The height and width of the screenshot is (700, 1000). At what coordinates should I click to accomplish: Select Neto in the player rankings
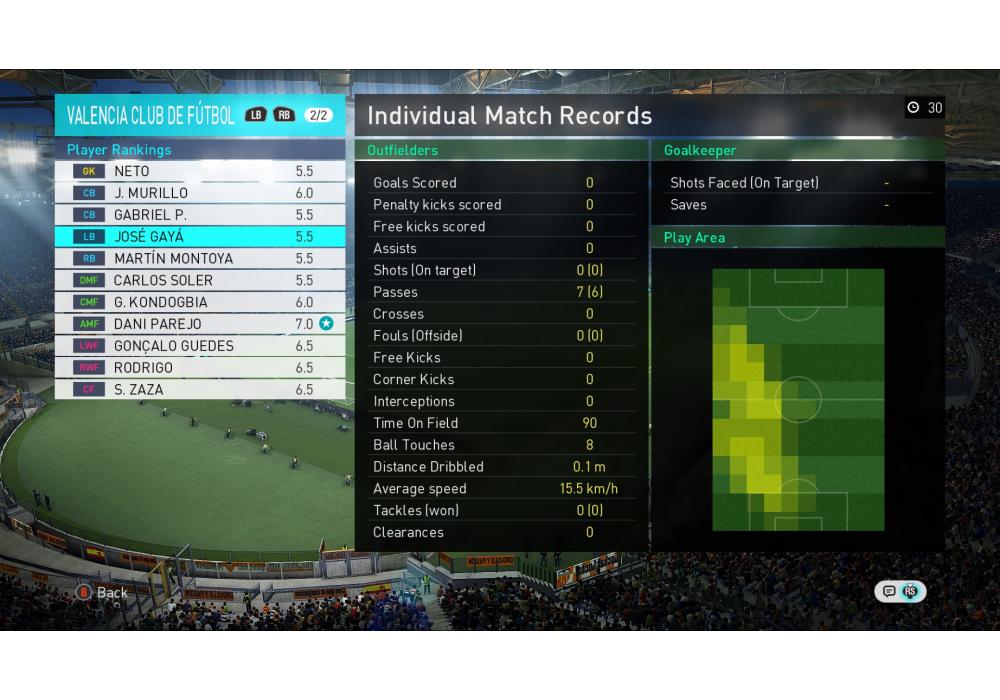[200, 171]
